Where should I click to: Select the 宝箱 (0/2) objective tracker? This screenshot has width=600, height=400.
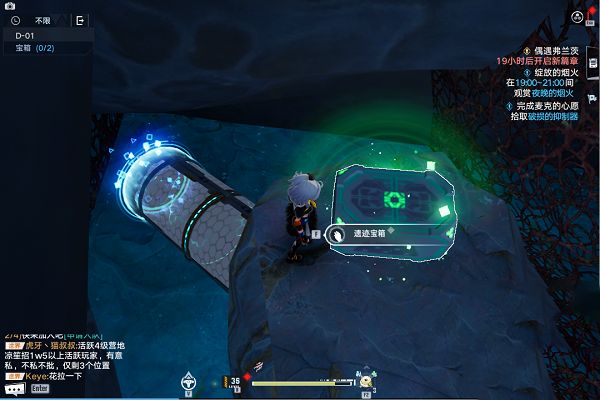click(x=35, y=48)
